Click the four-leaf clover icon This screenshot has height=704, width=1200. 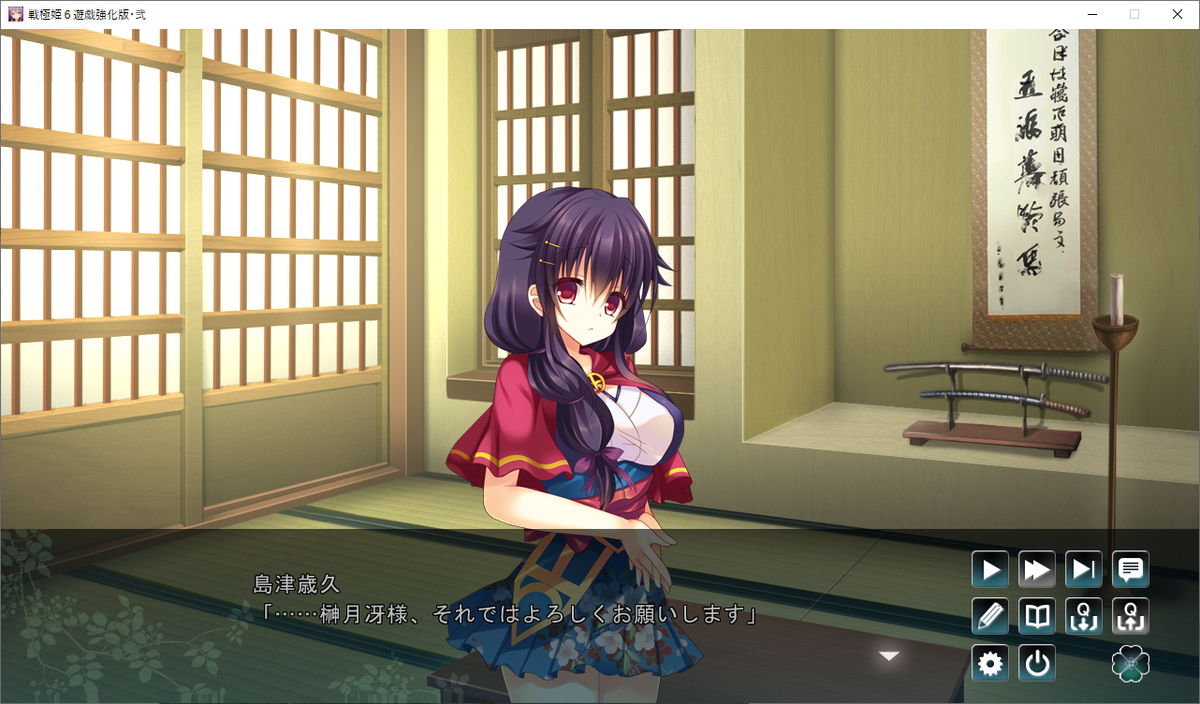1131,663
